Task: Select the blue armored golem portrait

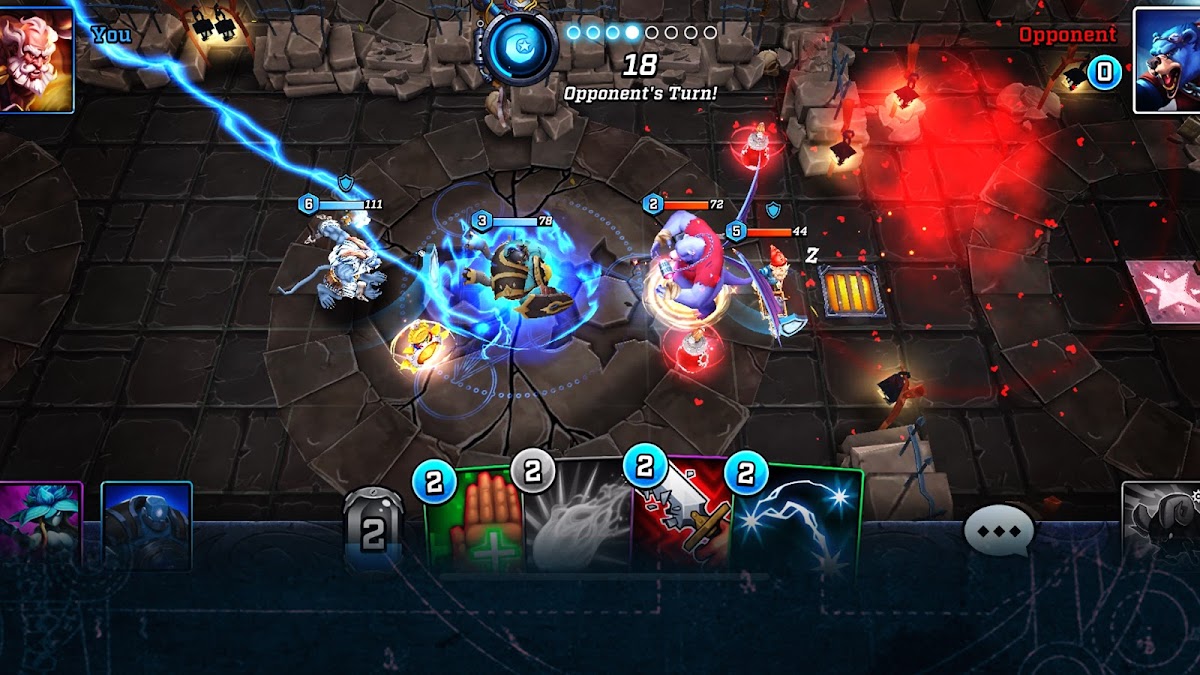Action: click(x=146, y=520)
